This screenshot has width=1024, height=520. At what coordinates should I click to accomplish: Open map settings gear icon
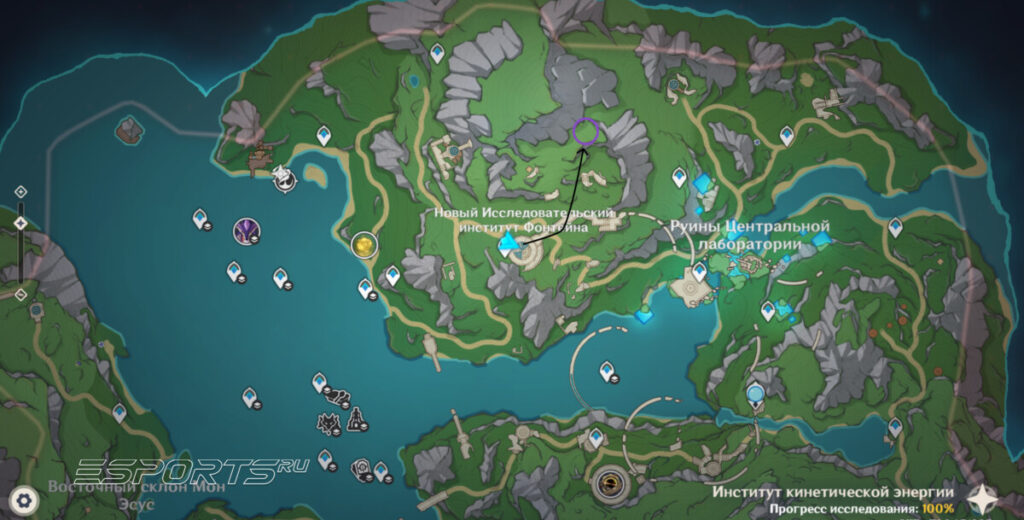24,497
